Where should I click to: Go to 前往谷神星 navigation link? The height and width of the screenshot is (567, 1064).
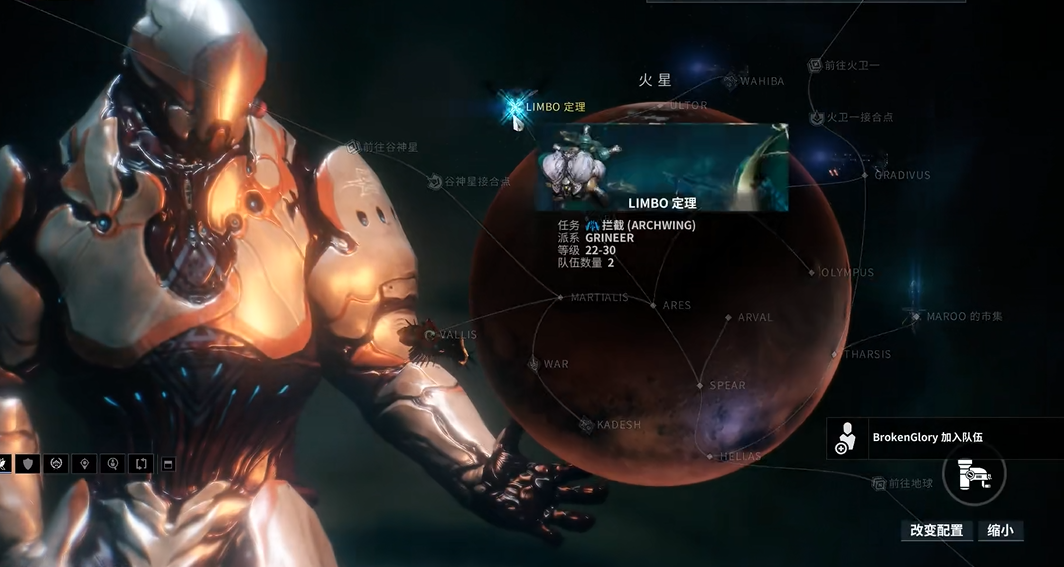(352, 147)
